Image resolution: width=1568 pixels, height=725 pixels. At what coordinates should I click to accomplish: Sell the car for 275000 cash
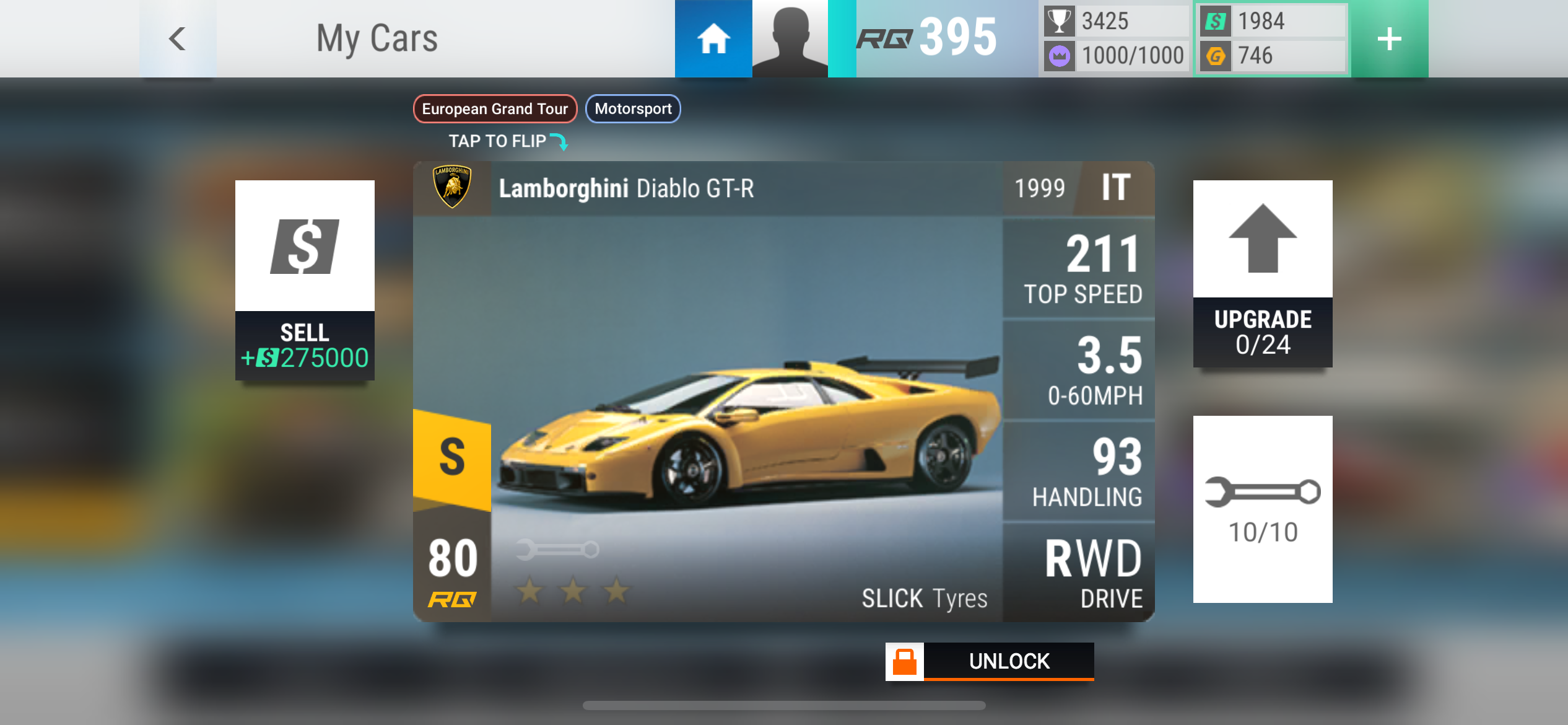(x=305, y=280)
